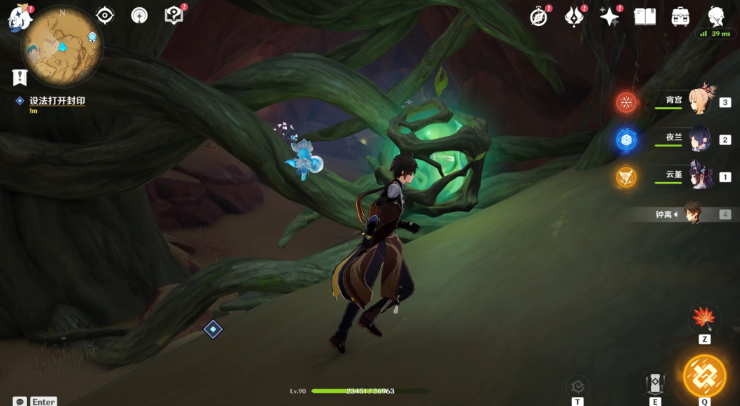Switch to party member 宵宫
This screenshot has width=740, height=406.
pyautogui.click(x=702, y=101)
